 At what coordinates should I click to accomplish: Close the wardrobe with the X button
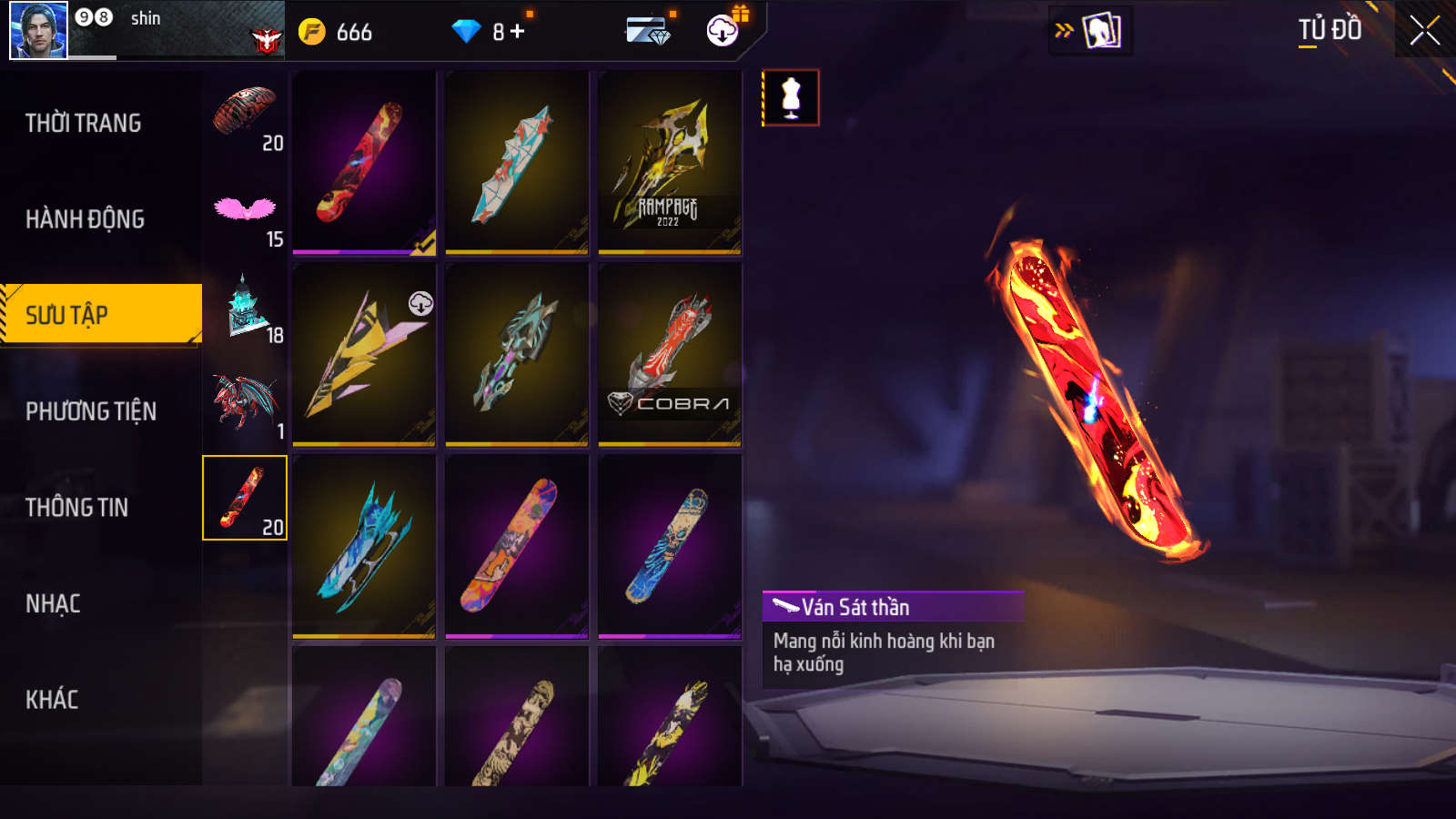click(1424, 31)
